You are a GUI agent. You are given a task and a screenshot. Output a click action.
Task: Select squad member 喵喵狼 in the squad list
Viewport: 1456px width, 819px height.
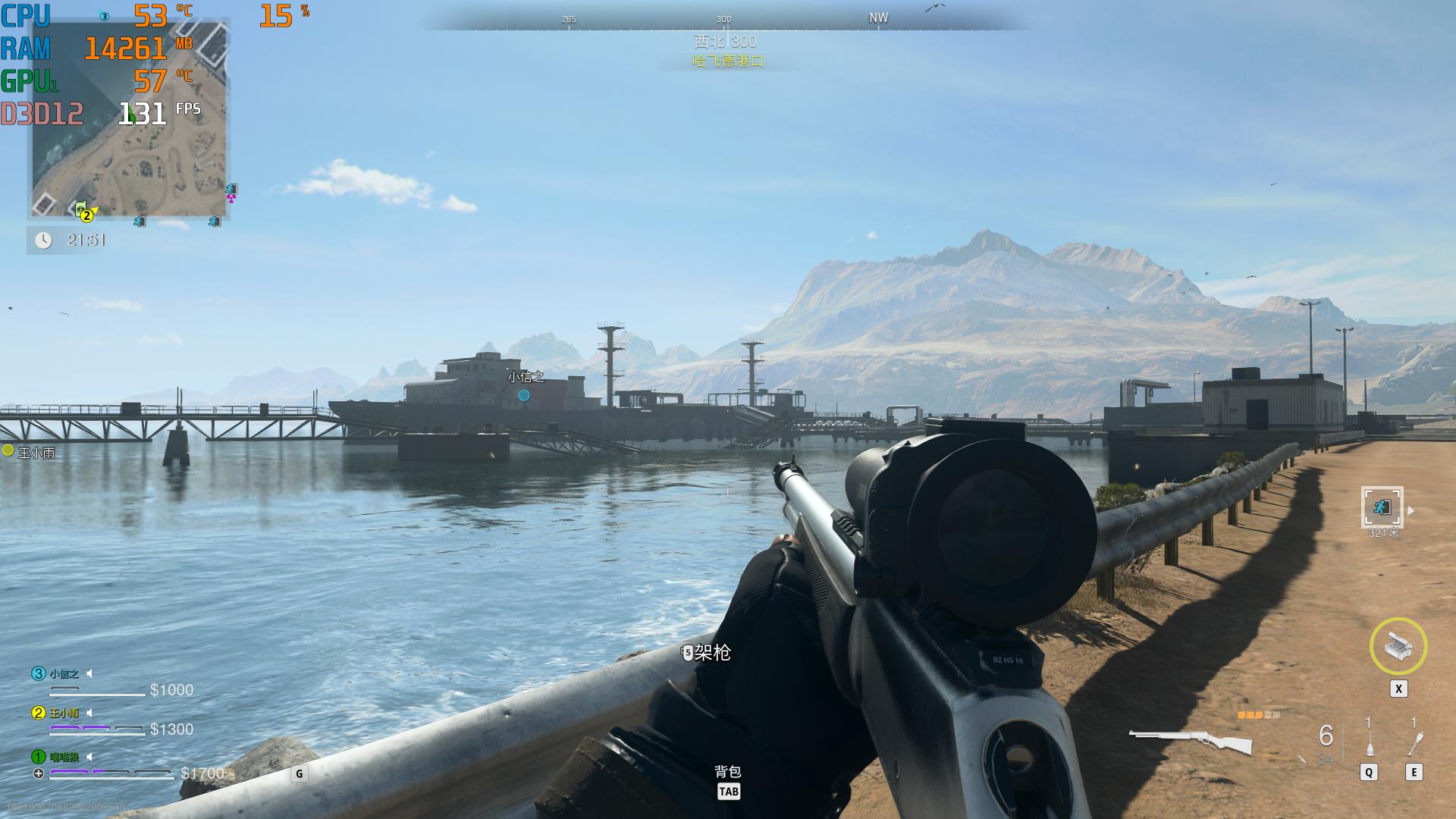point(64,756)
